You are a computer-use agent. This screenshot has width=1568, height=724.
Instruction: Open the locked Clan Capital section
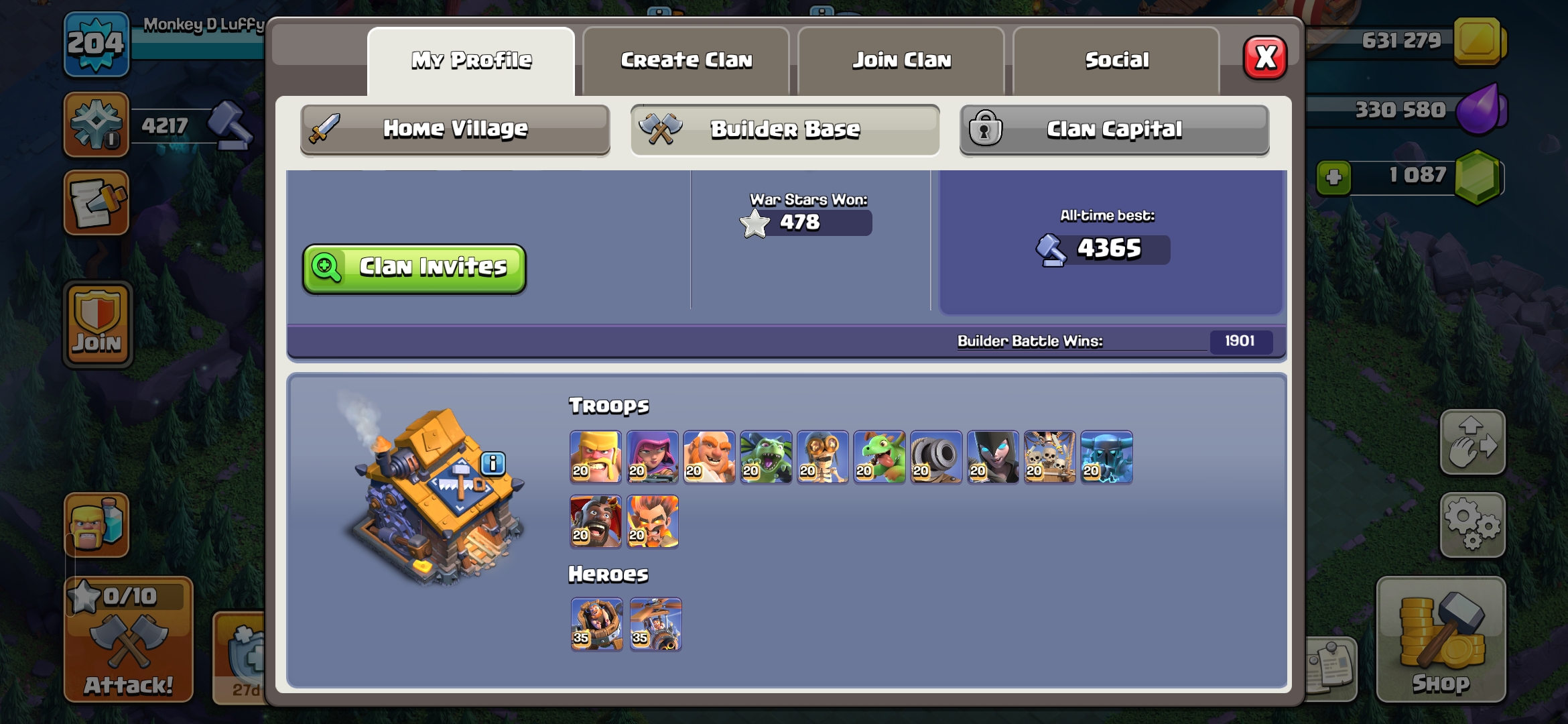[1114, 129]
